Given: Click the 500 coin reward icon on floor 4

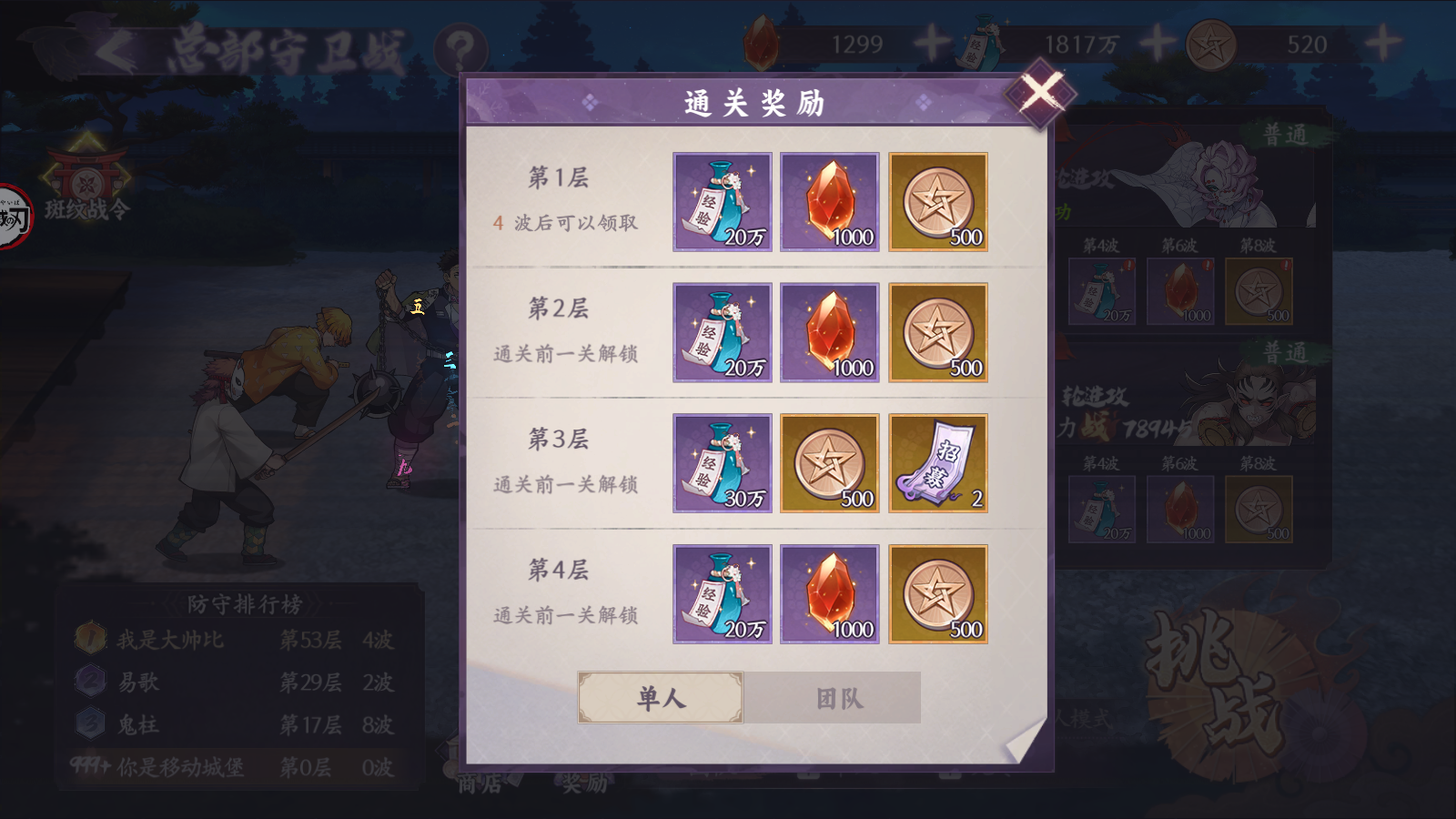Looking at the screenshot, I should [x=937, y=594].
